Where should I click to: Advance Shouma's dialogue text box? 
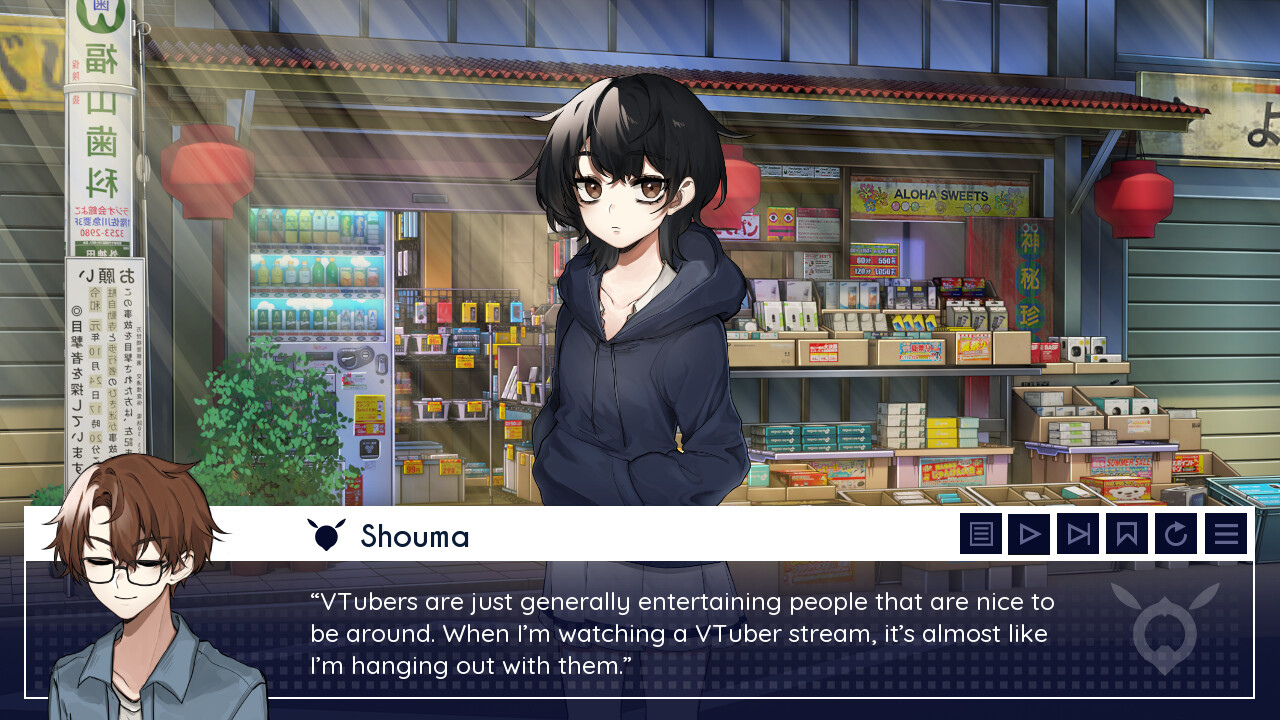682,634
